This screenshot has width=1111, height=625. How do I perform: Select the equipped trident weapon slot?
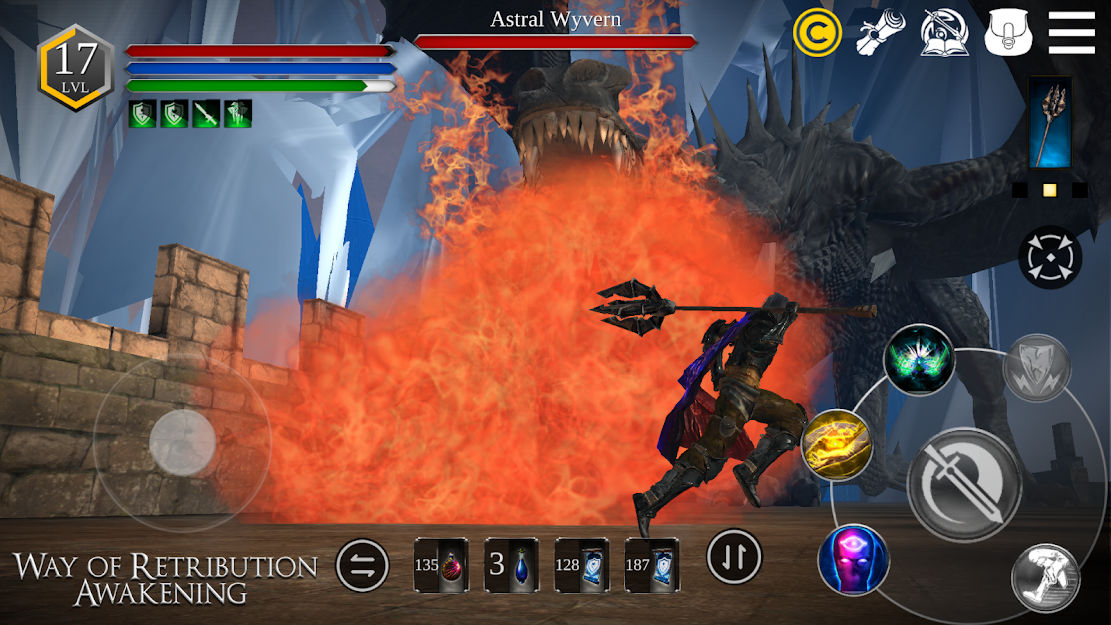1050,123
